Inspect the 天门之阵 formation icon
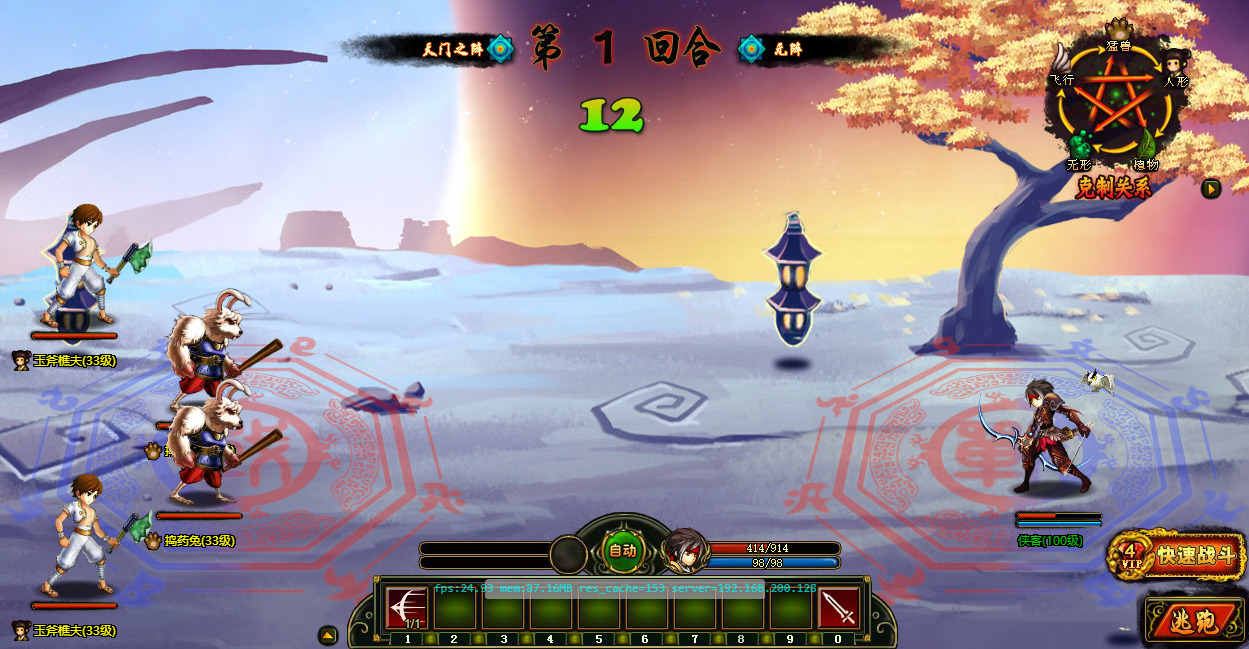1249x649 pixels. (x=501, y=48)
